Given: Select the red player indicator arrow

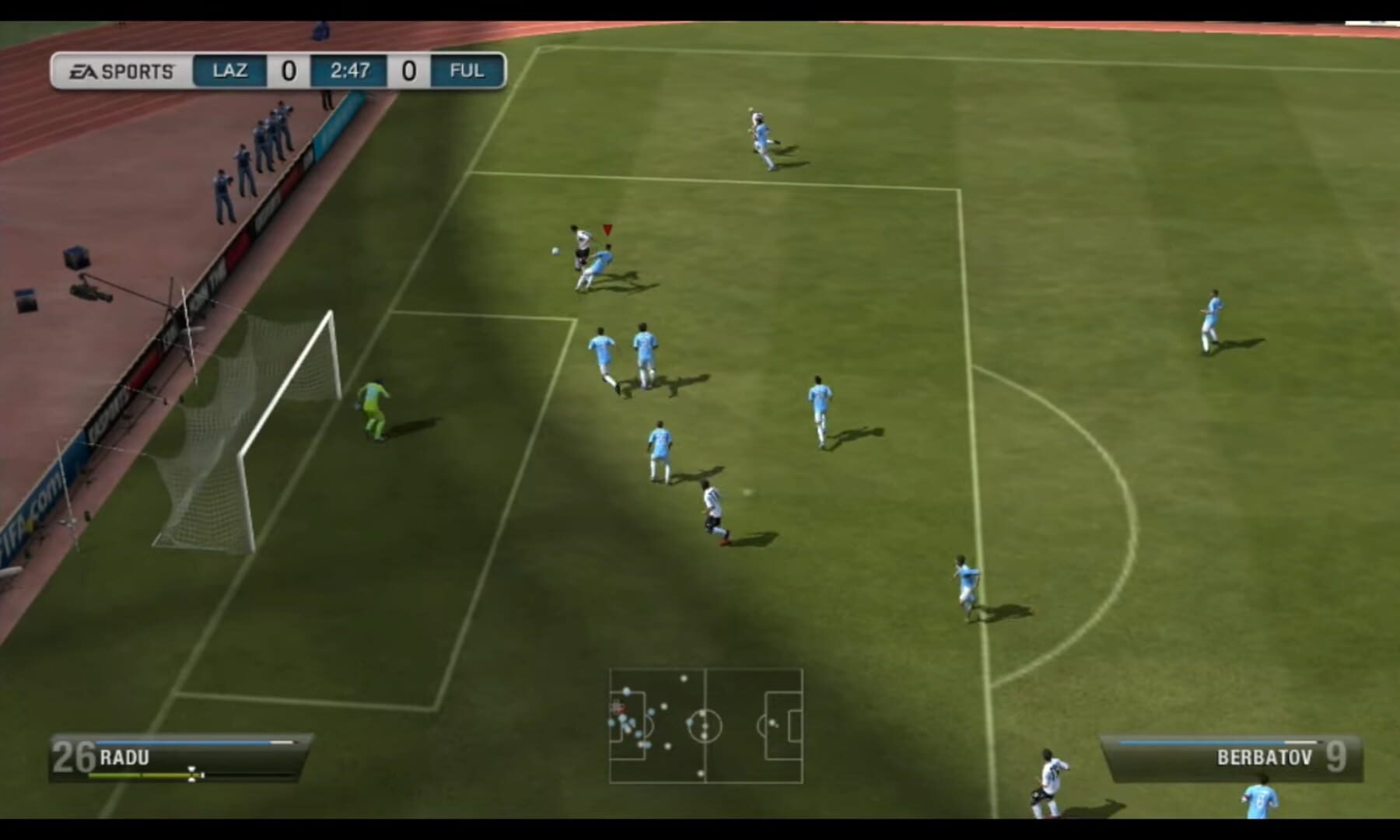Looking at the screenshot, I should (606, 230).
